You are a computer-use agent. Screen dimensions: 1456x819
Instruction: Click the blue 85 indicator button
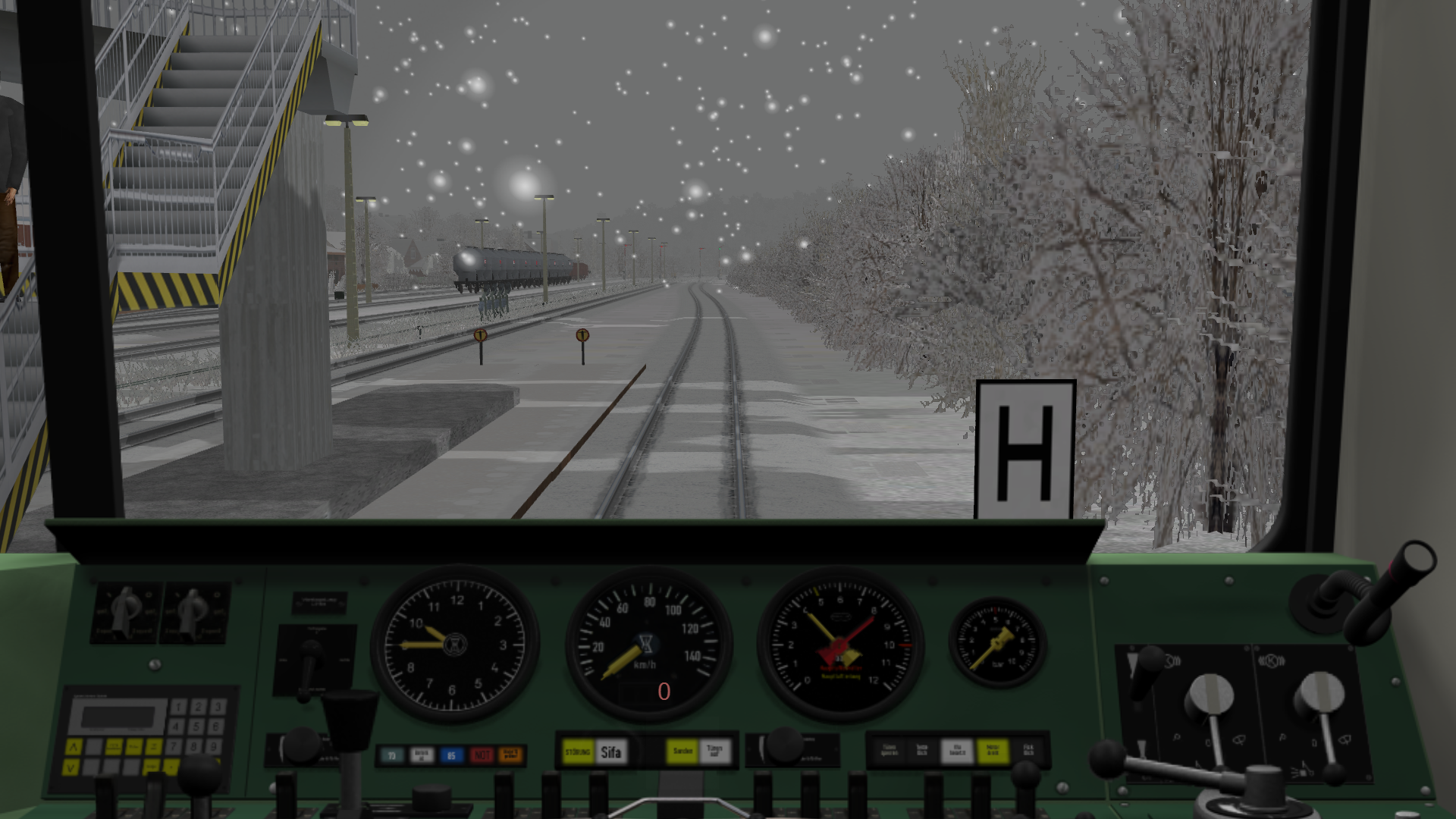click(x=451, y=755)
